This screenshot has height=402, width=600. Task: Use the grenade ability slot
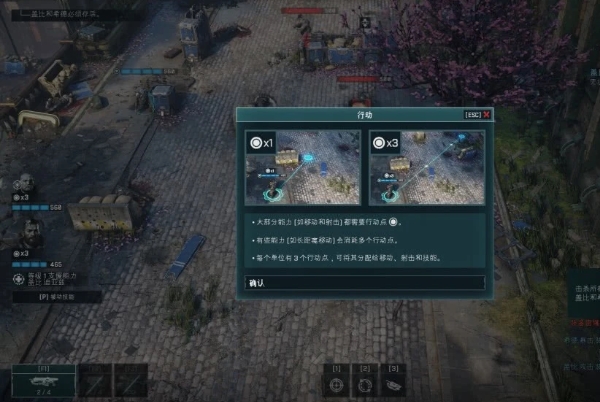[393, 385]
